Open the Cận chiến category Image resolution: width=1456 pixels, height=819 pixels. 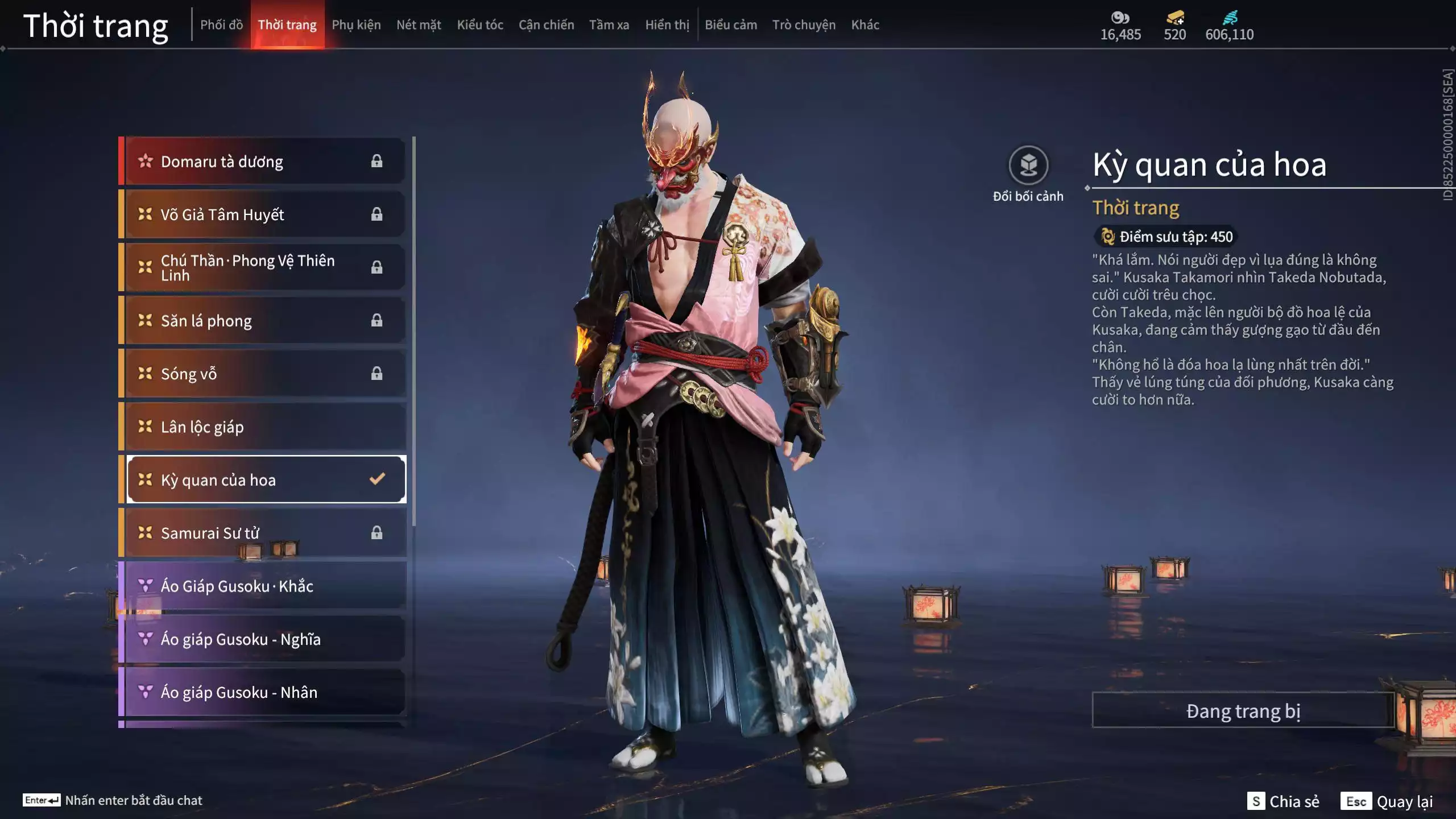(546, 25)
